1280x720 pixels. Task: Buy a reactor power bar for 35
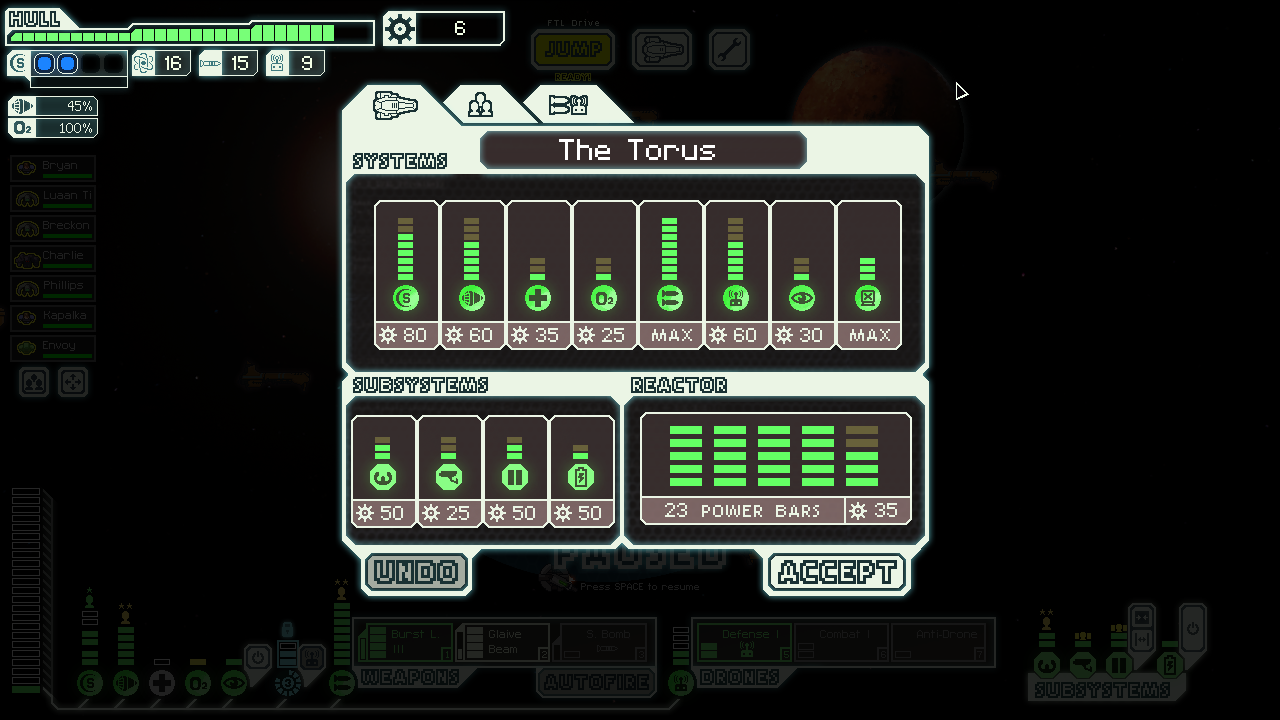tap(776, 468)
